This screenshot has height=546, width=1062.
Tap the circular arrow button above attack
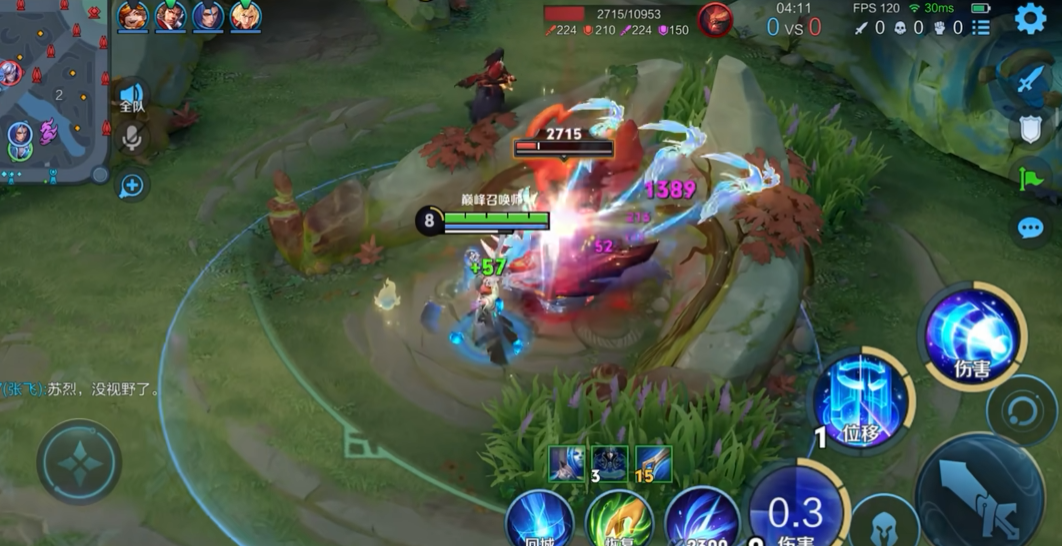click(x=1021, y=410)
